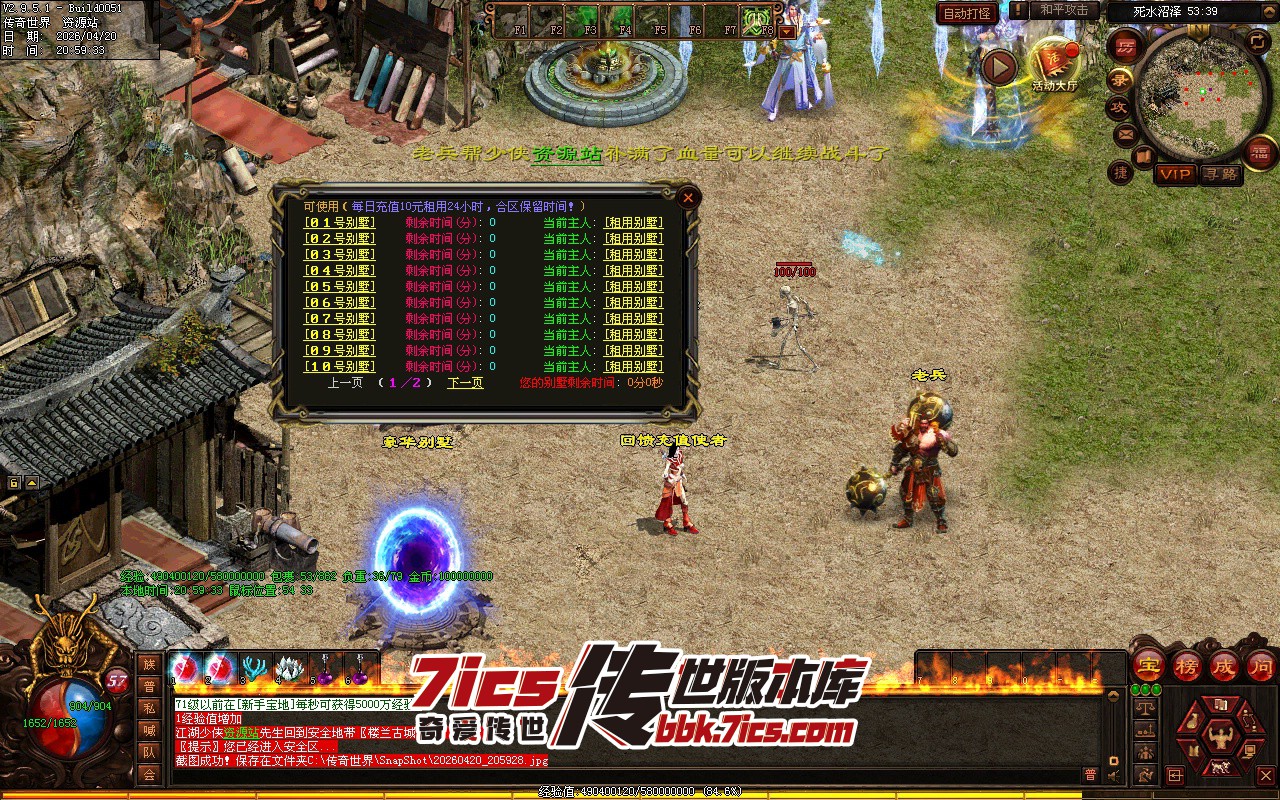Switch to the 队 team chat channel
Screen dimensions: 1280x800
[149, 752]
